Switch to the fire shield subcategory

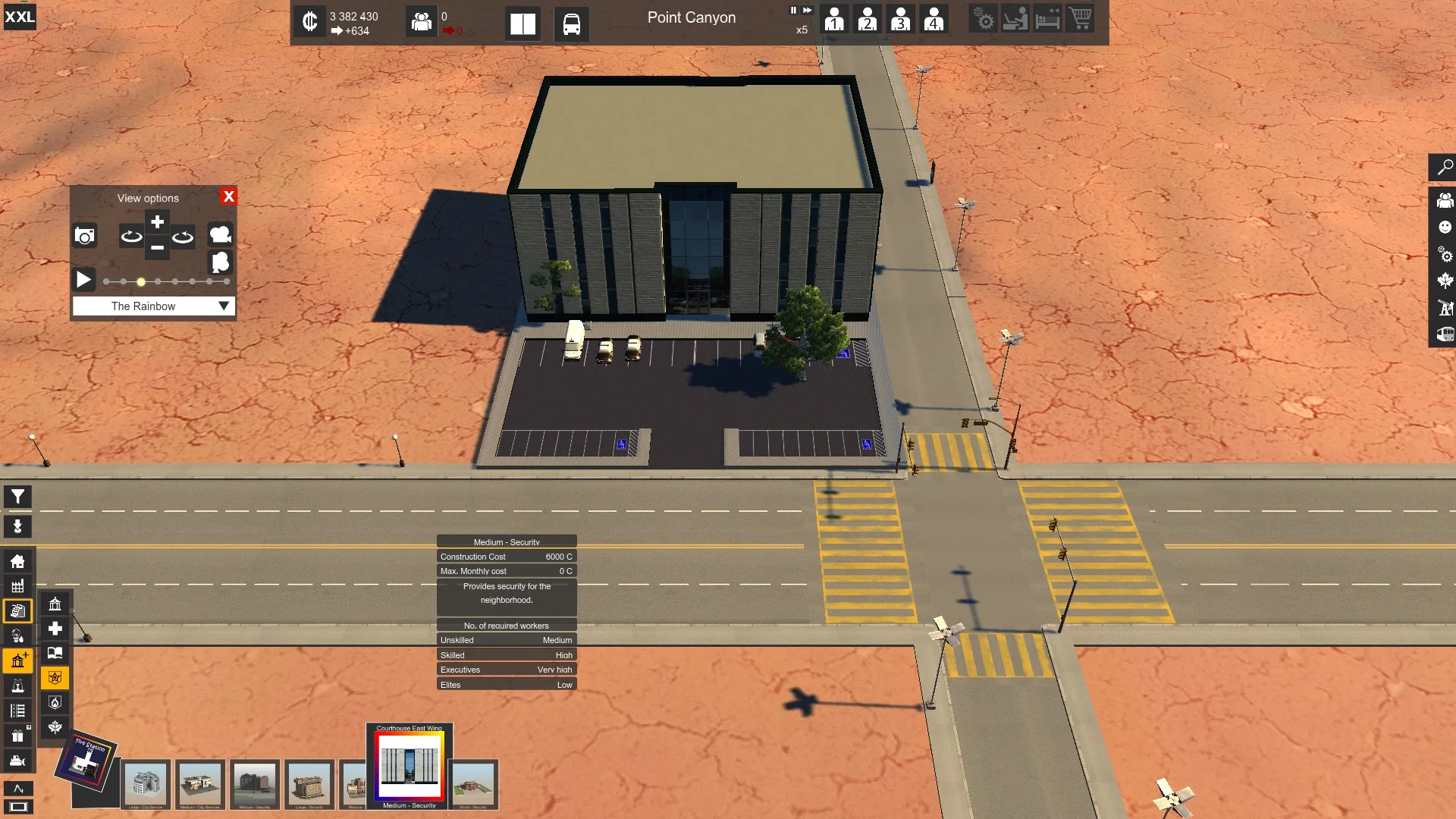click(55, 702)
